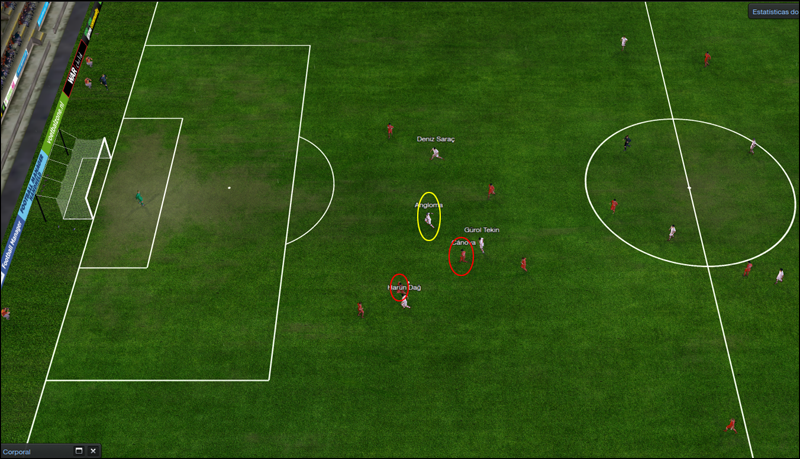Select the Corporal panel title
800x459 pixels.
pyautogui.click(x=17, y=452)
